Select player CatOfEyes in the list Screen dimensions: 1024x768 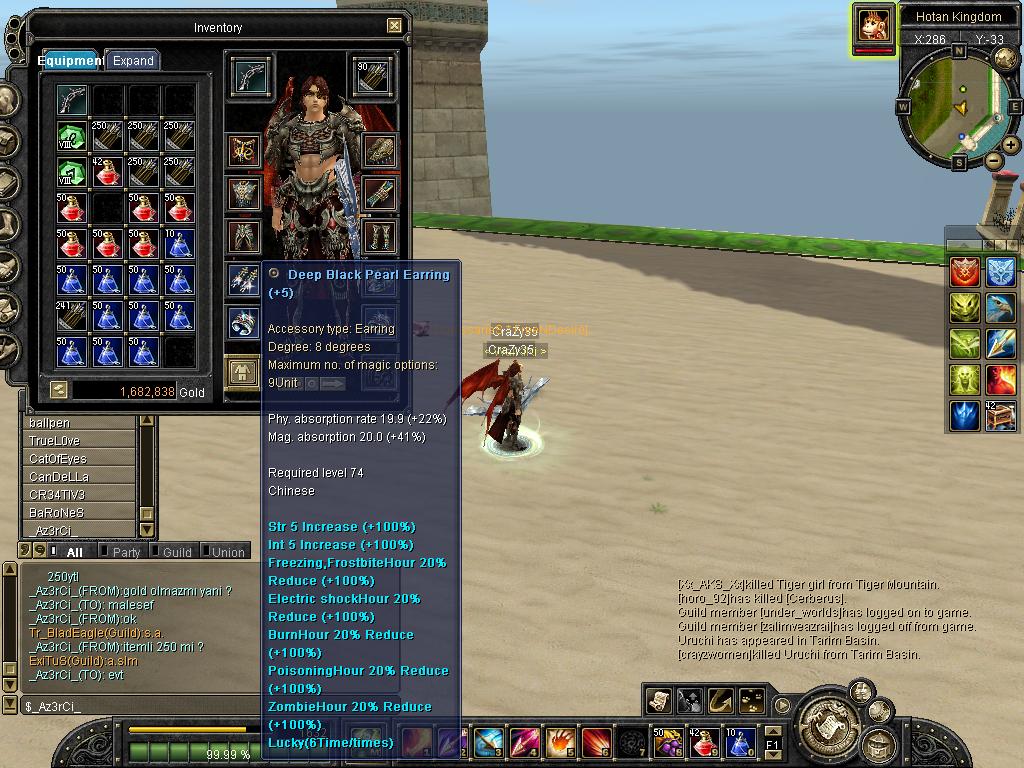pos(58,459)
